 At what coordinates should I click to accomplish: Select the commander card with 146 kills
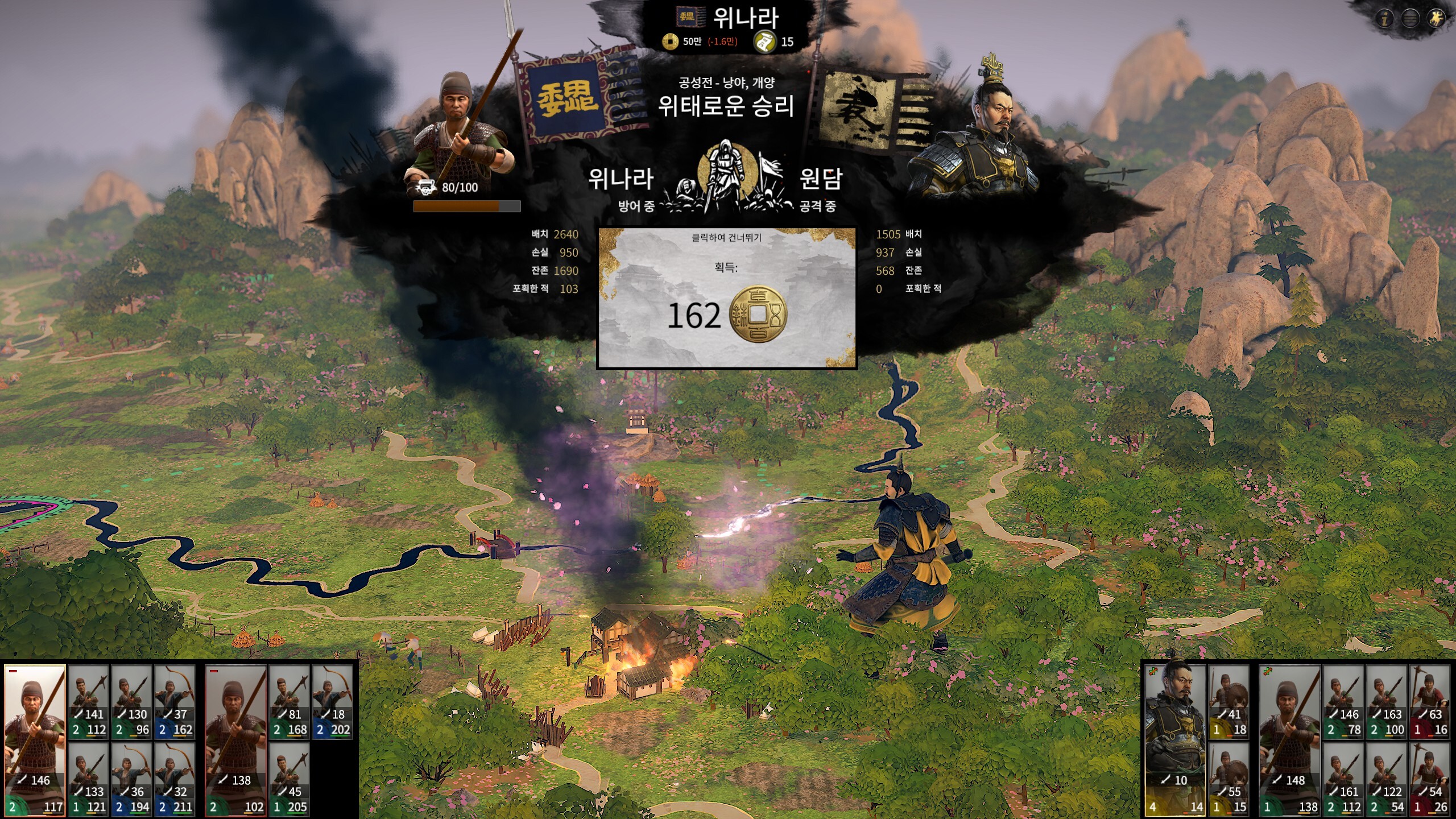[x=35, y=739]
